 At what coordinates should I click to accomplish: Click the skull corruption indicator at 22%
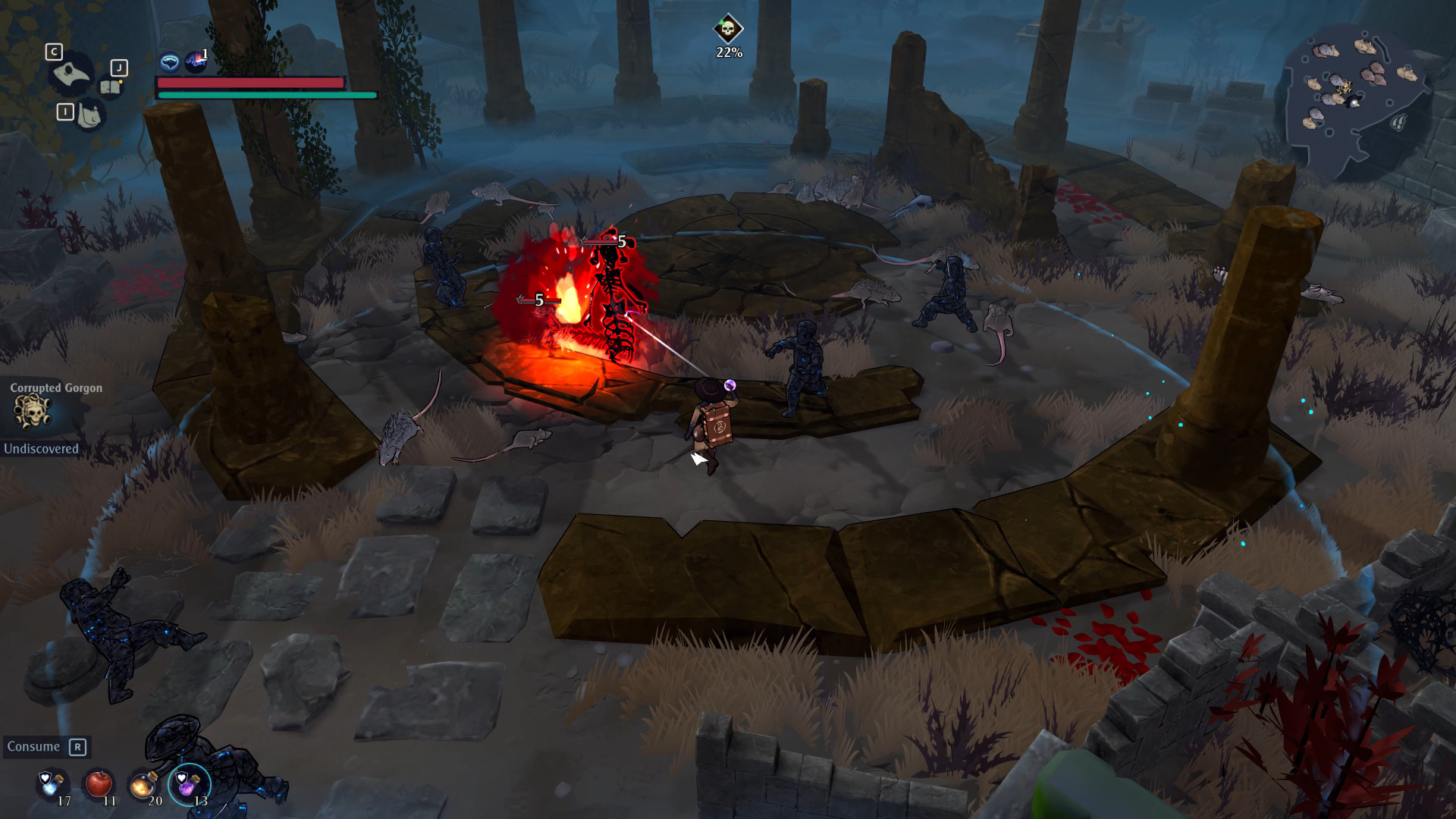tap(726, 30)
